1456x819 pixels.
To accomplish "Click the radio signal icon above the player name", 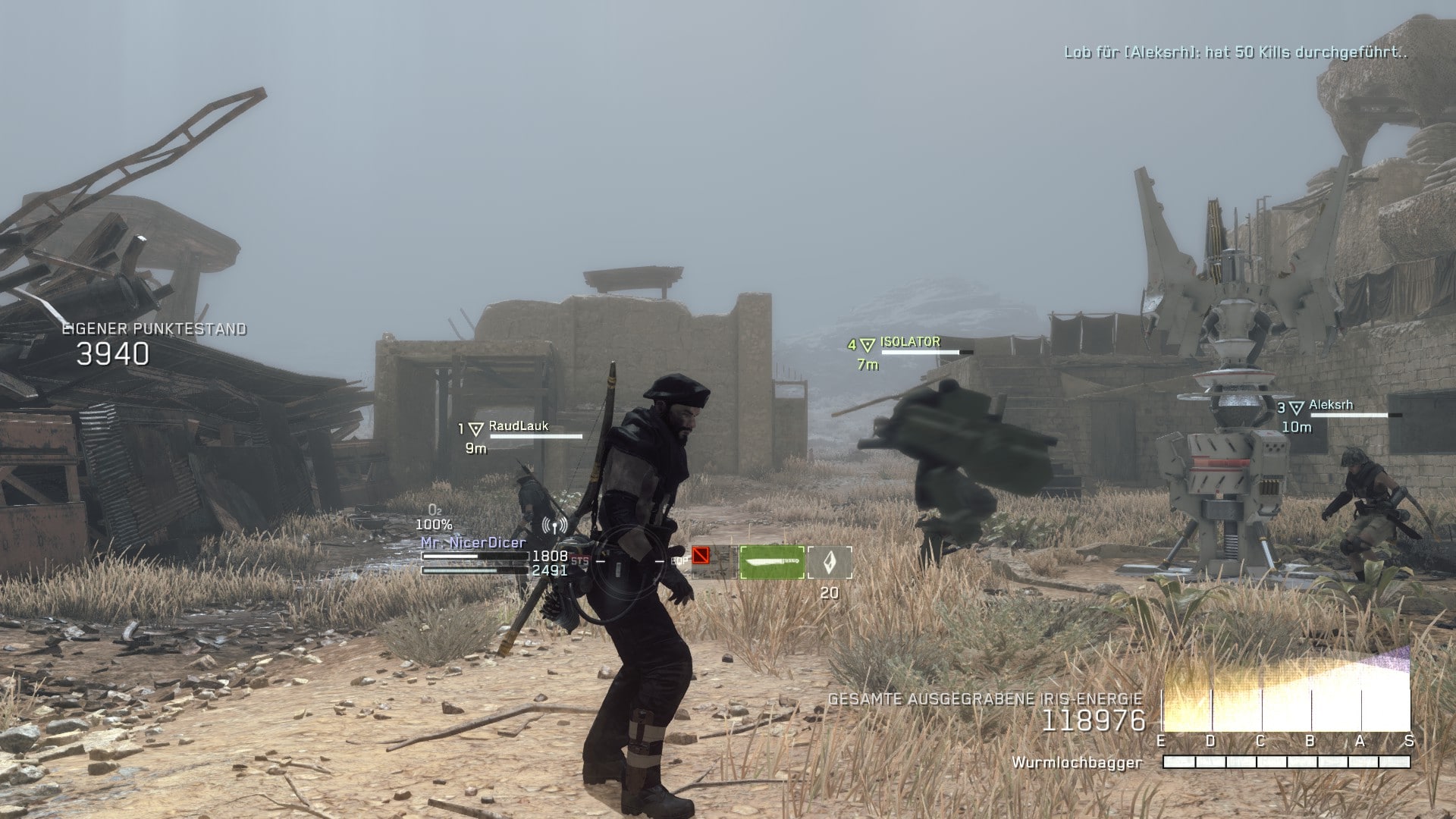I will pos(555,525).
